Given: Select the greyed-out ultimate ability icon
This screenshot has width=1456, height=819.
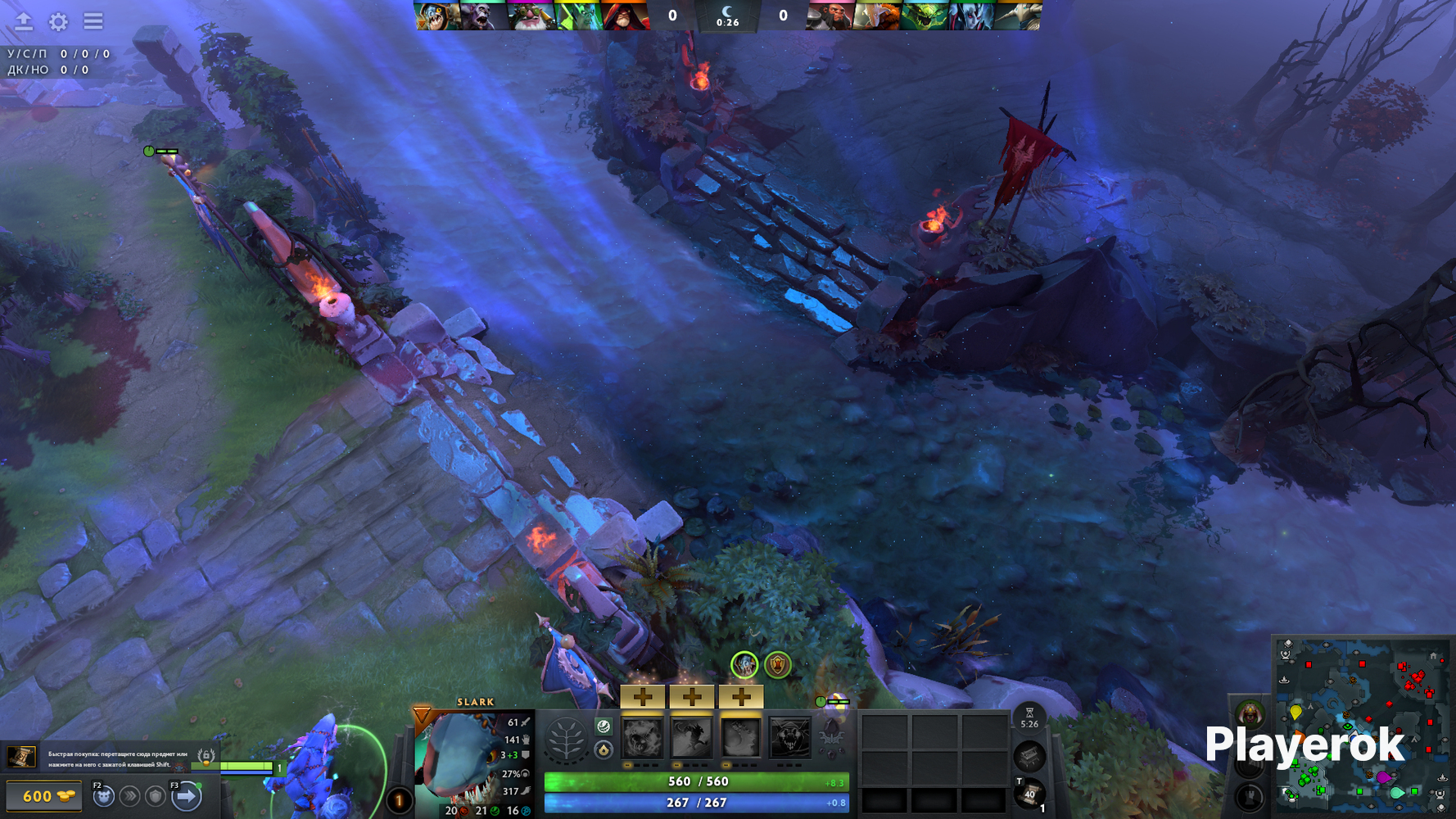Looking at the screenshot, I should click(790, 738).
